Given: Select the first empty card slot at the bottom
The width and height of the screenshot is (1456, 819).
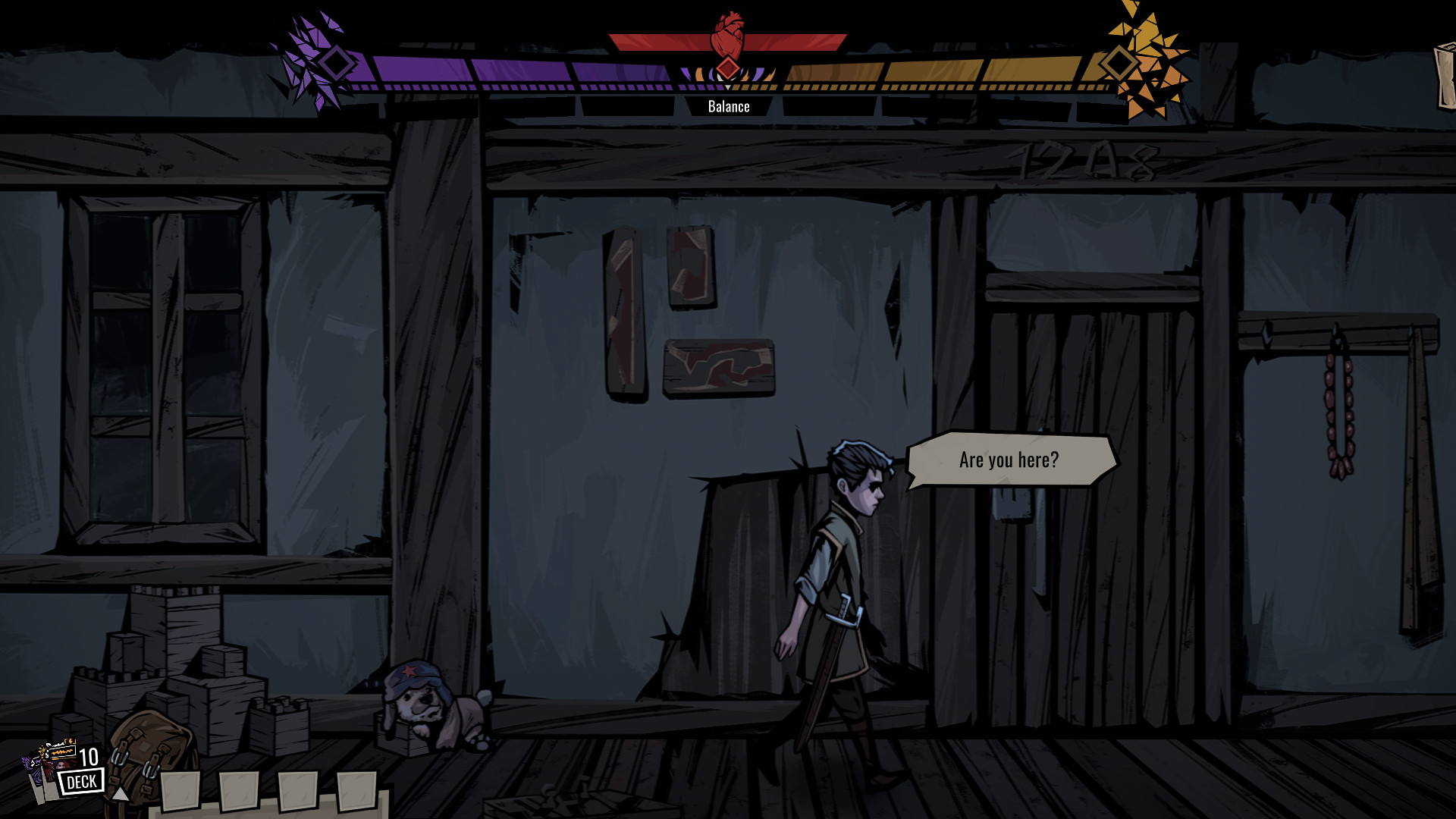Looking at the screenshot, I should pyautogui.click(x=182, y=791).
